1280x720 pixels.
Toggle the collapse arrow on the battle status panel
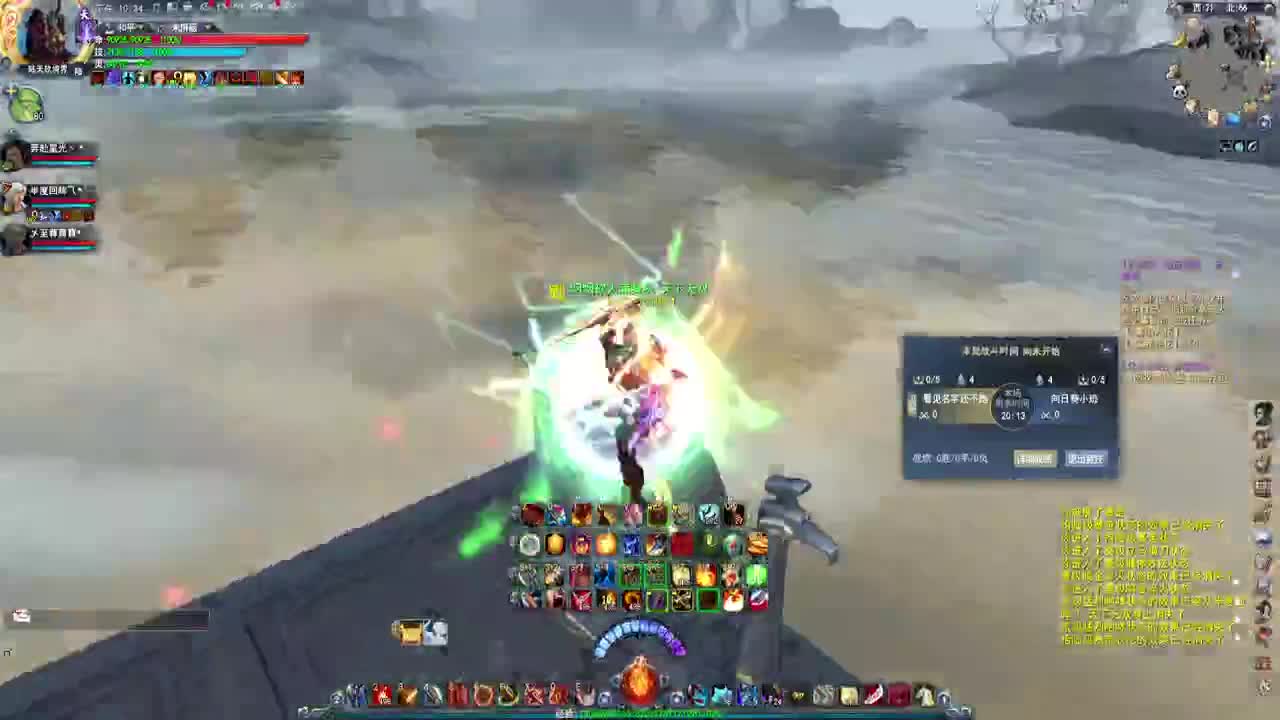(x=1106, y=350)
